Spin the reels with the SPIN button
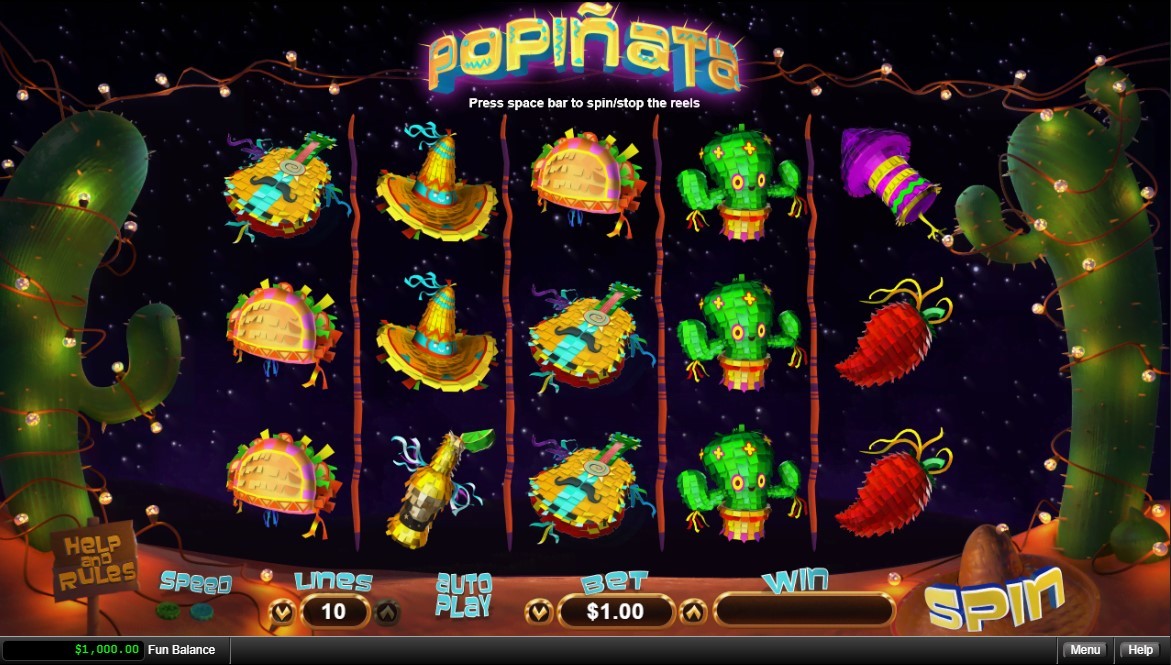Image resolution: width=1171 pixels, height=665 pixels. pyautogui.click(x=993, y=600)
